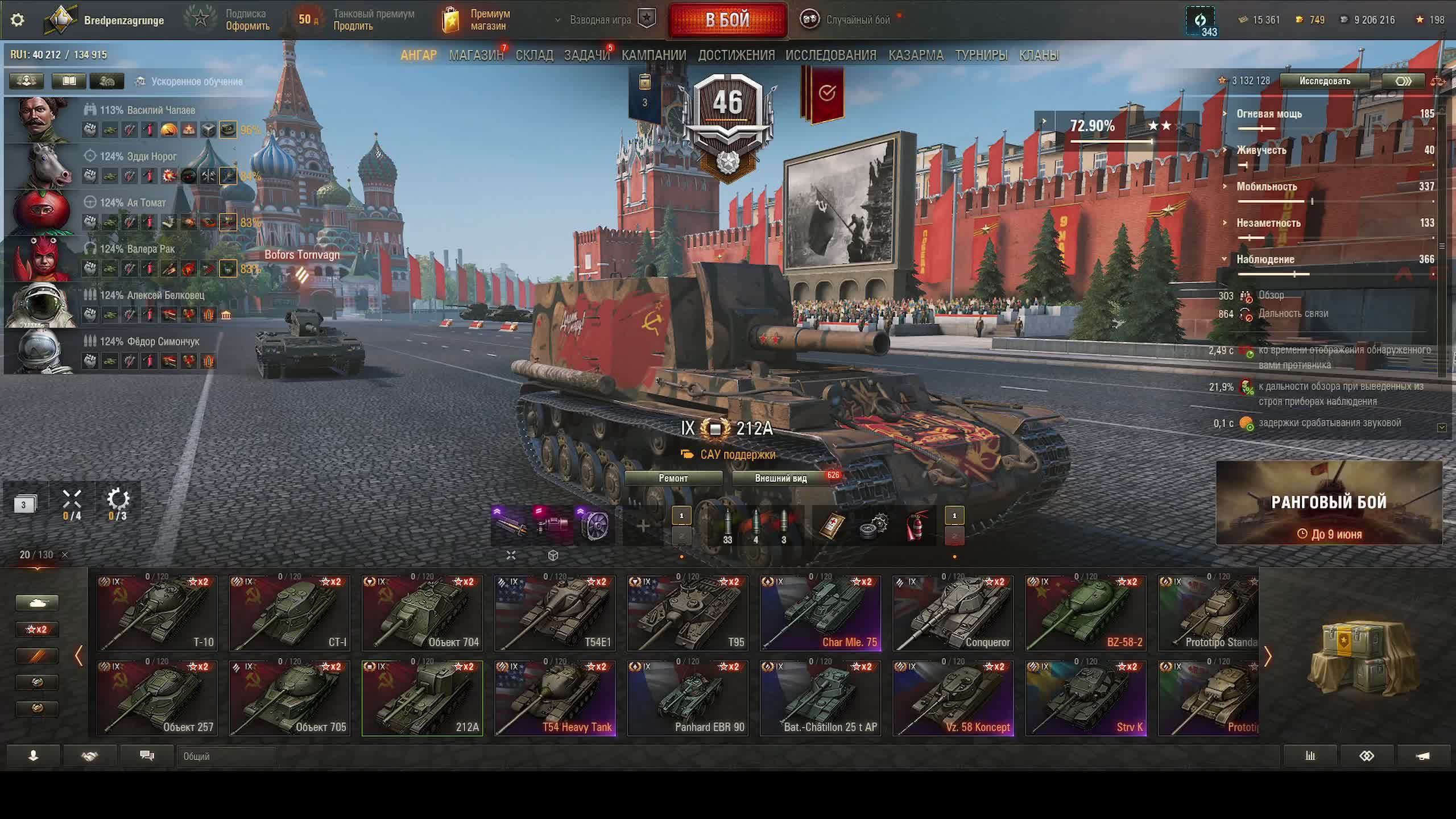Viewport: 1456px width, 819px height.
Task: Click the Общий chat input field
Action: point(227,756)
